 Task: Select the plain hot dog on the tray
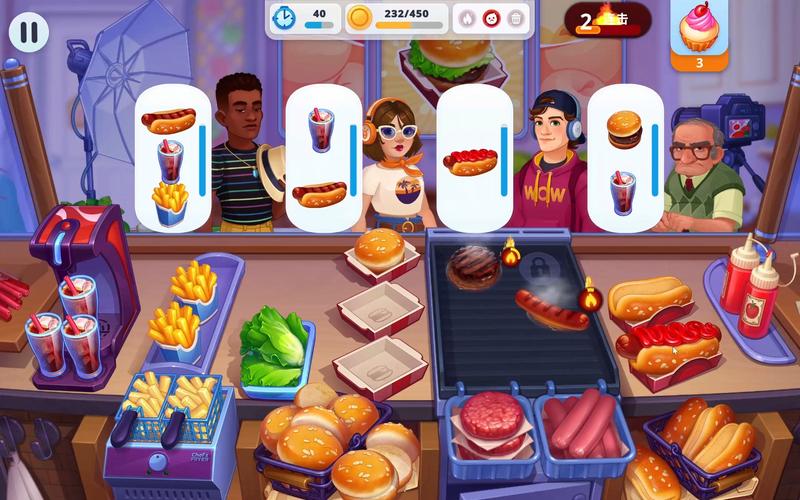click(650, 297)
